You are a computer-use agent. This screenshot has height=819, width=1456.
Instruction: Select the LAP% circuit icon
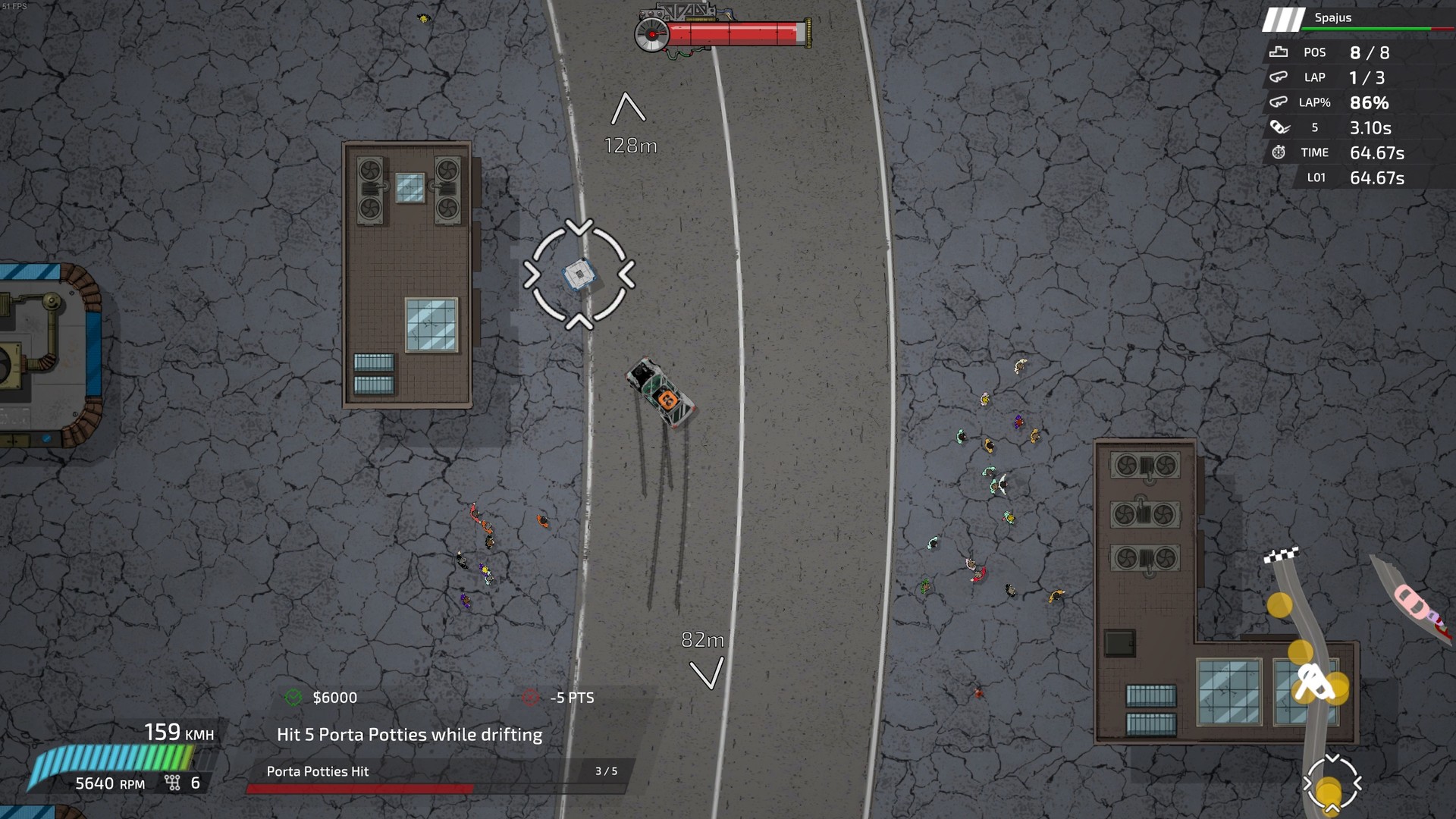[1279, 102]
